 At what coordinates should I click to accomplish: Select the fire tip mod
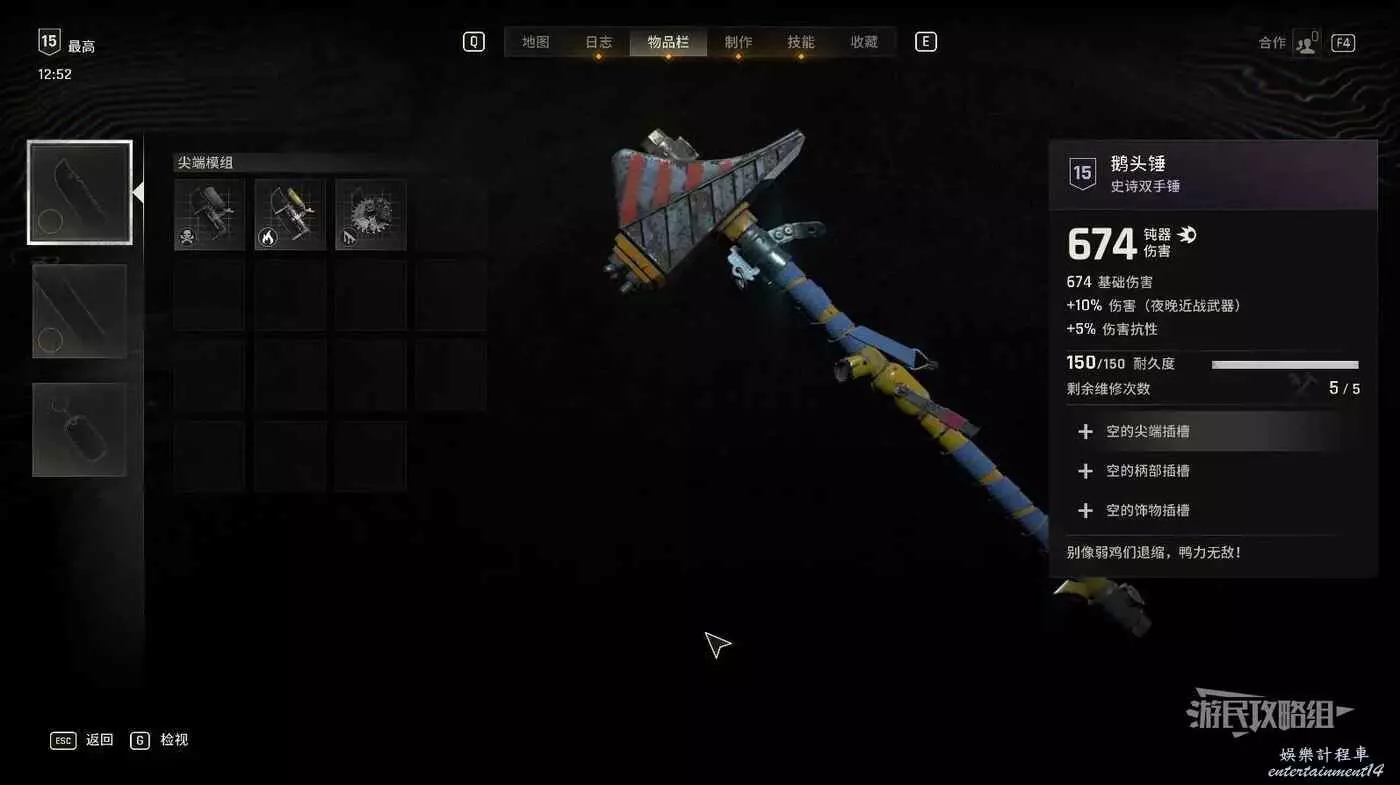tap(290, 215)
